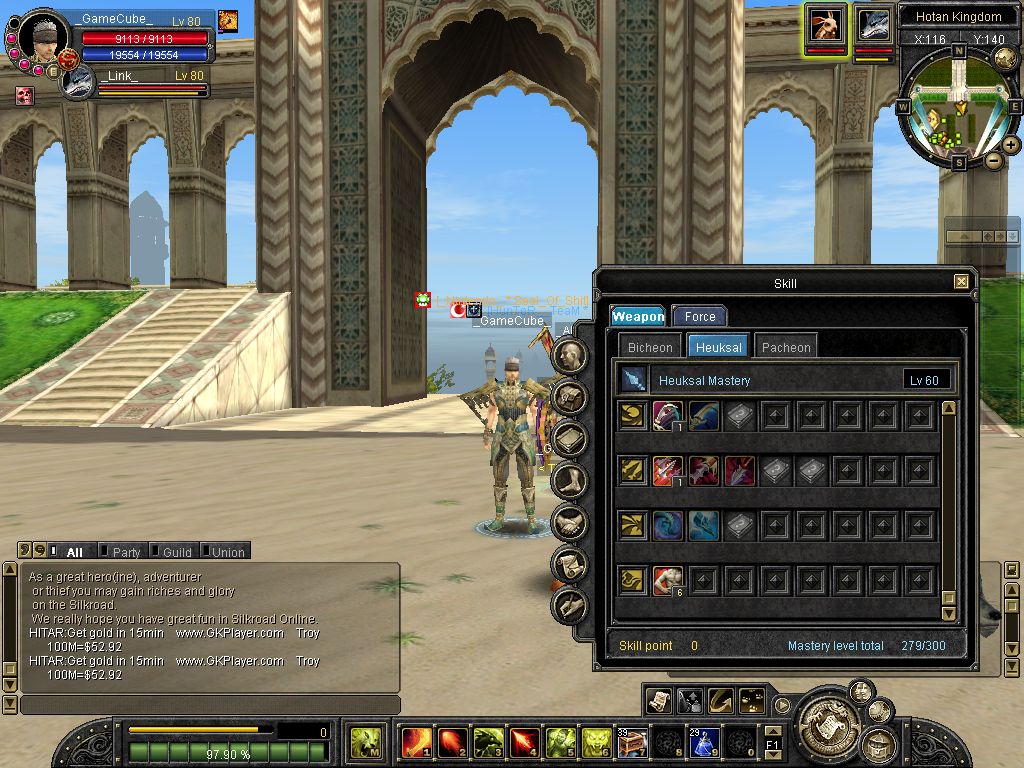Select the muscular body passive skill icon
This screenshot has width=1024, height=768.
coord(667,580)
